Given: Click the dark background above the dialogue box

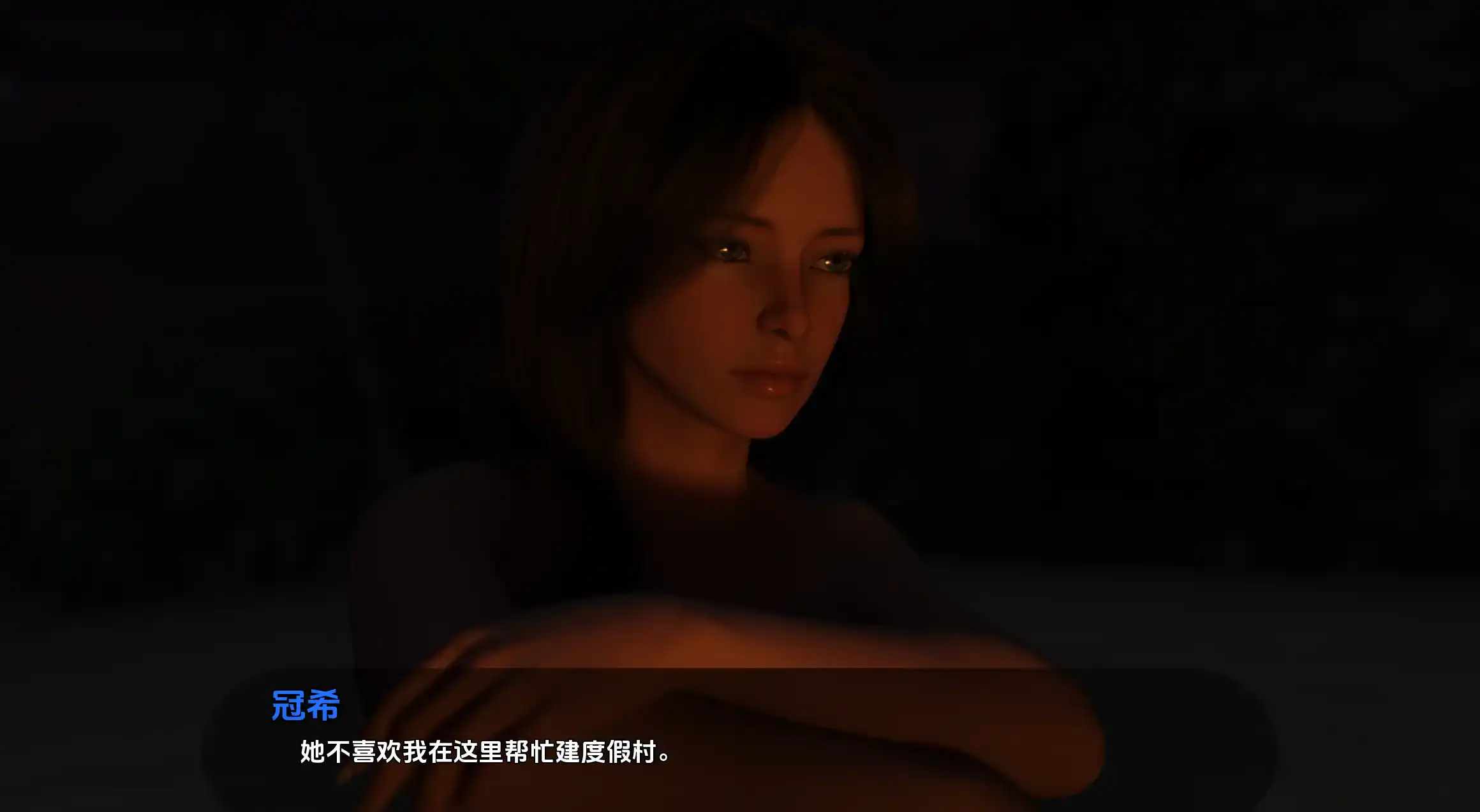Looking at the screenshot, I should (740, 510).
